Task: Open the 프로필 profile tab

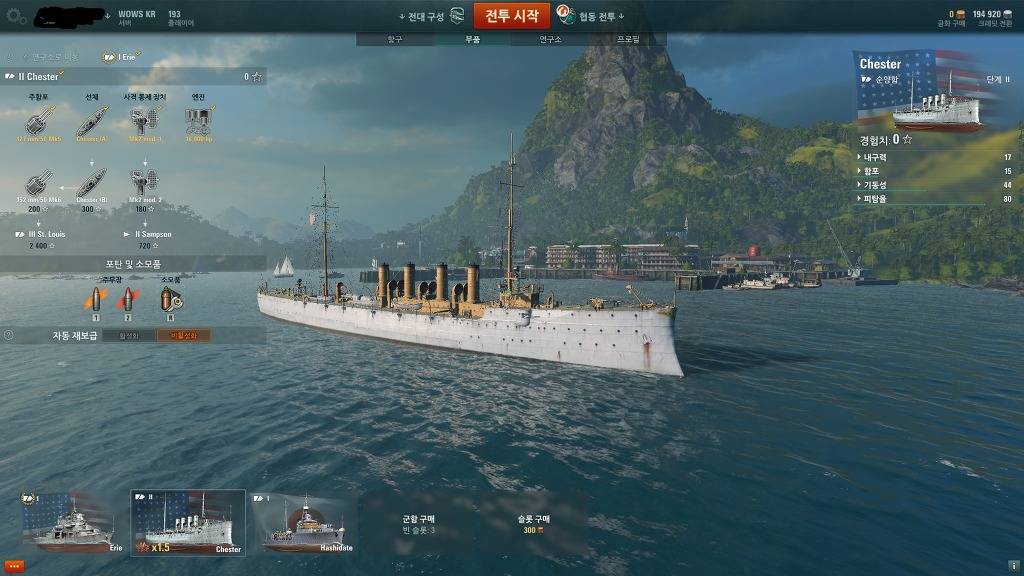Action: 627,39
